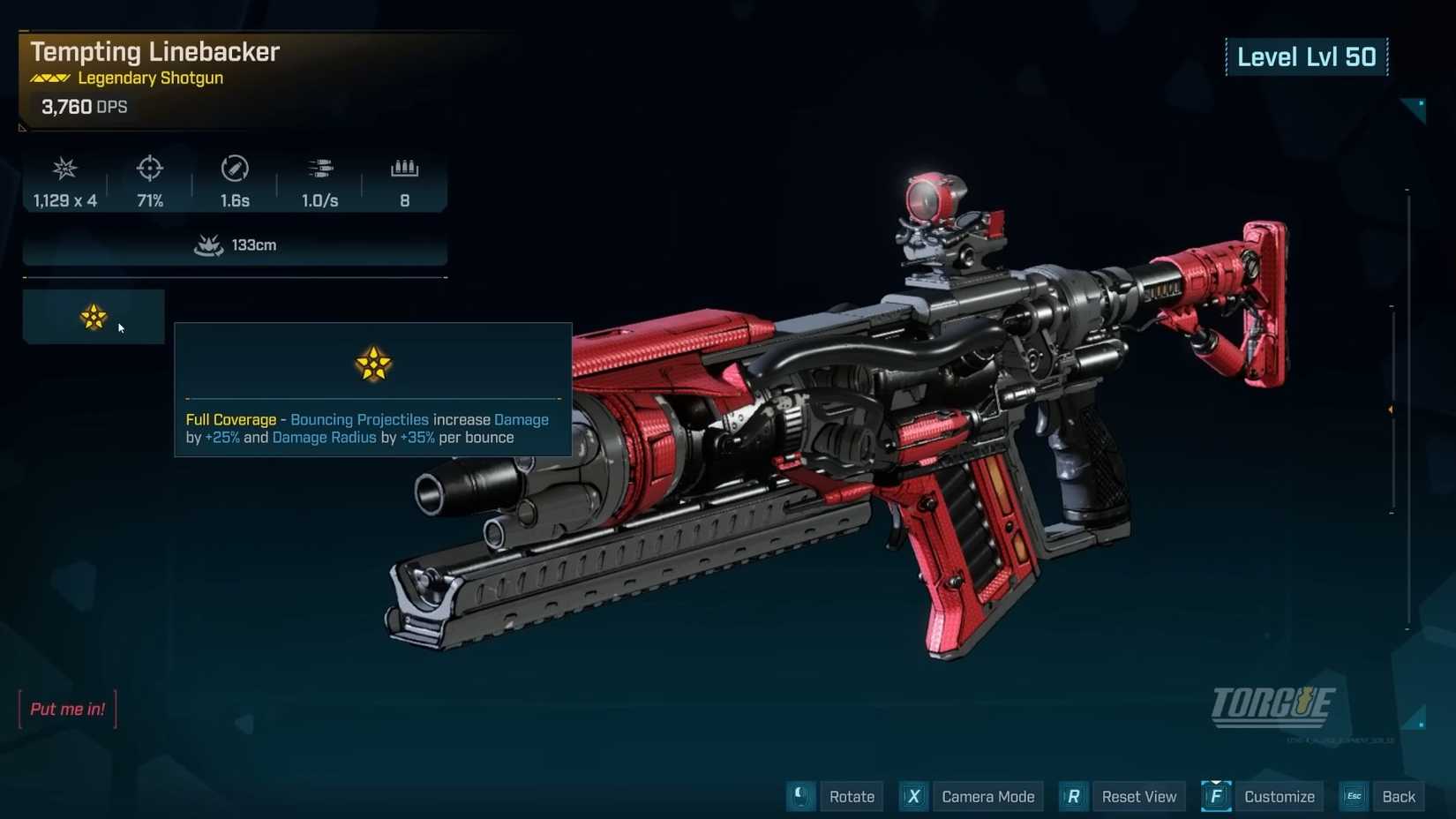Viewport: 1456px width, 819px height.
Task: Click the 3,760 DPS label
Action: pyautogui.click(x=84, y=107)
